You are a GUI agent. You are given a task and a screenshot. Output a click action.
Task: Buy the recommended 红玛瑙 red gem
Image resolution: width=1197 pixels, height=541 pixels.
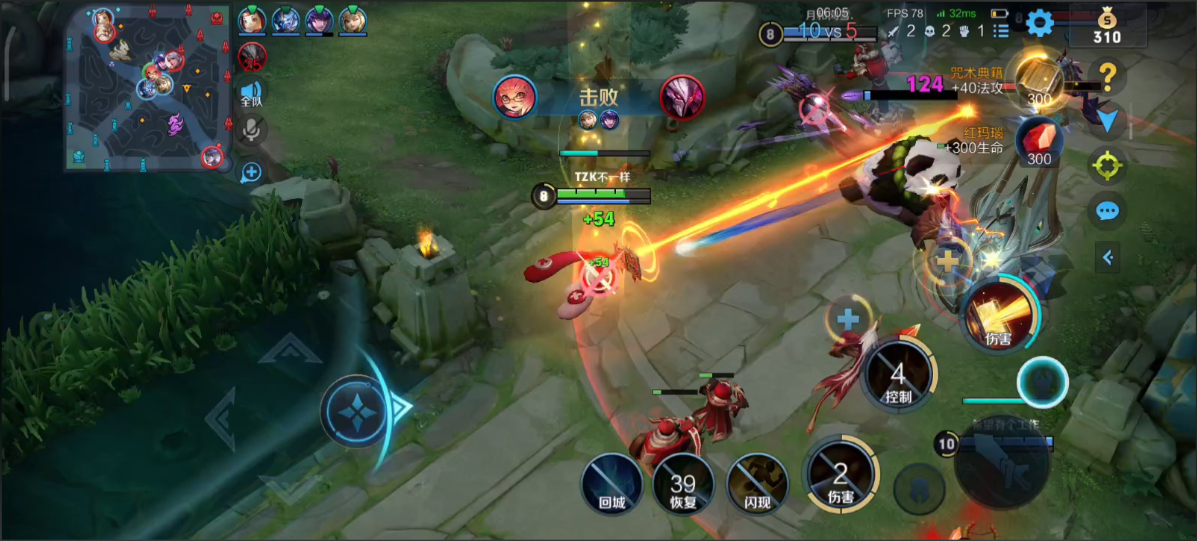pos(1039,141)
